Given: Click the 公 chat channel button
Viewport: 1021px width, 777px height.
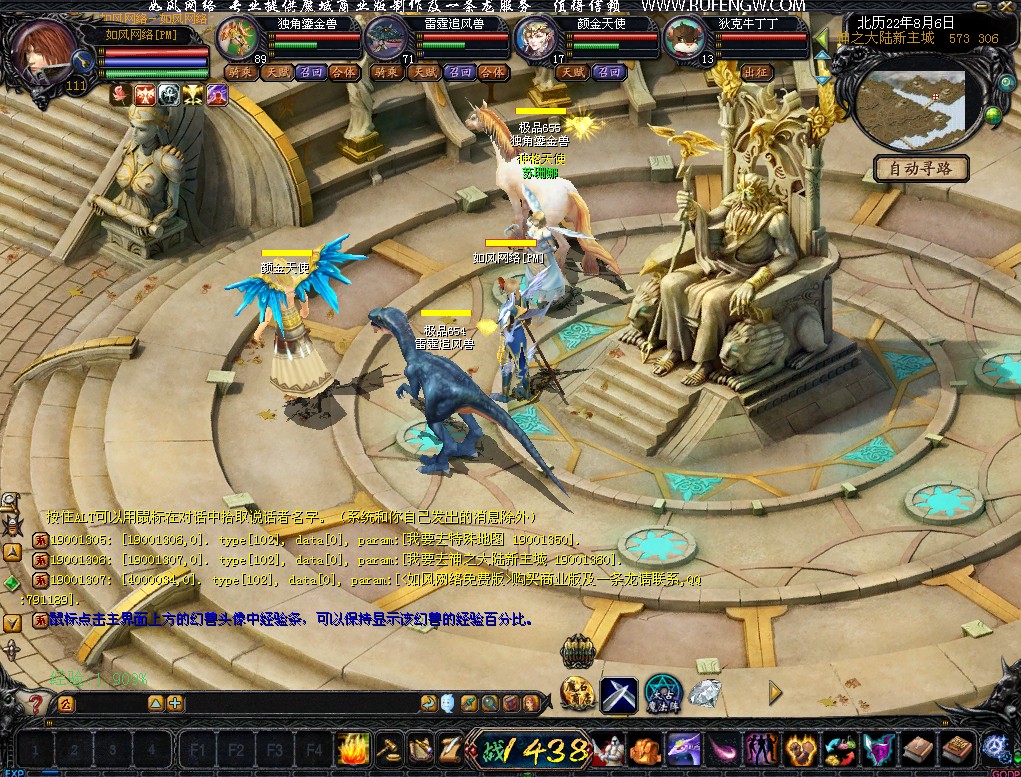Looking at the screenshot, I should (66, 703).
